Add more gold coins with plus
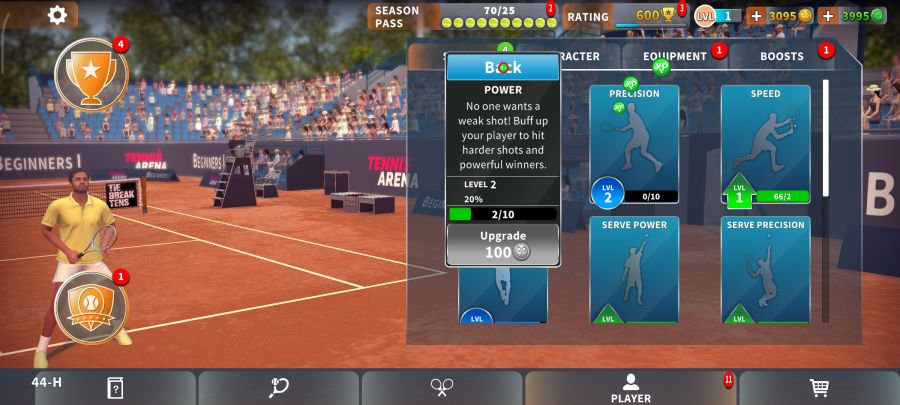The image size is (900, 405). coord(756,16)
